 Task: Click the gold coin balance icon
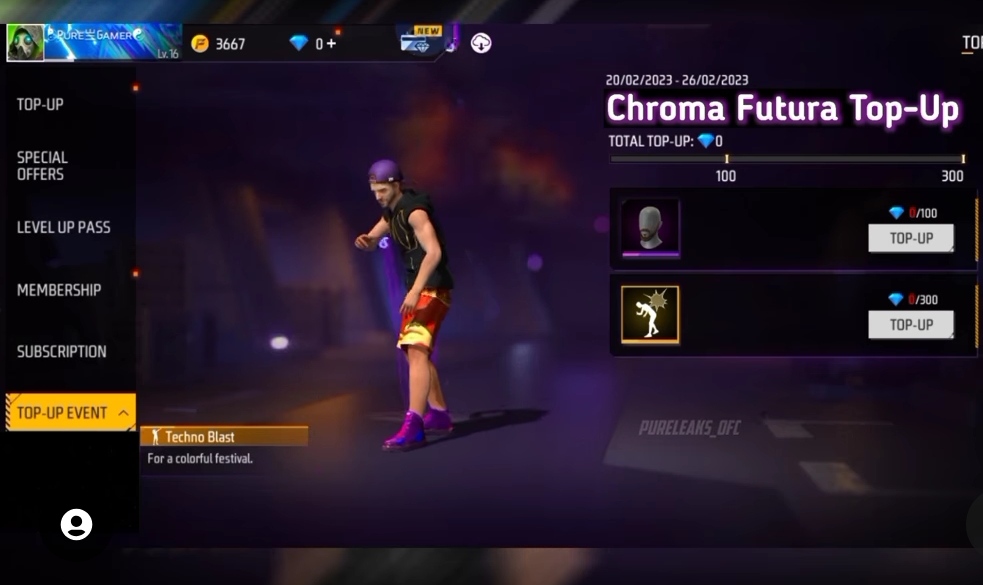coord(200,43)
